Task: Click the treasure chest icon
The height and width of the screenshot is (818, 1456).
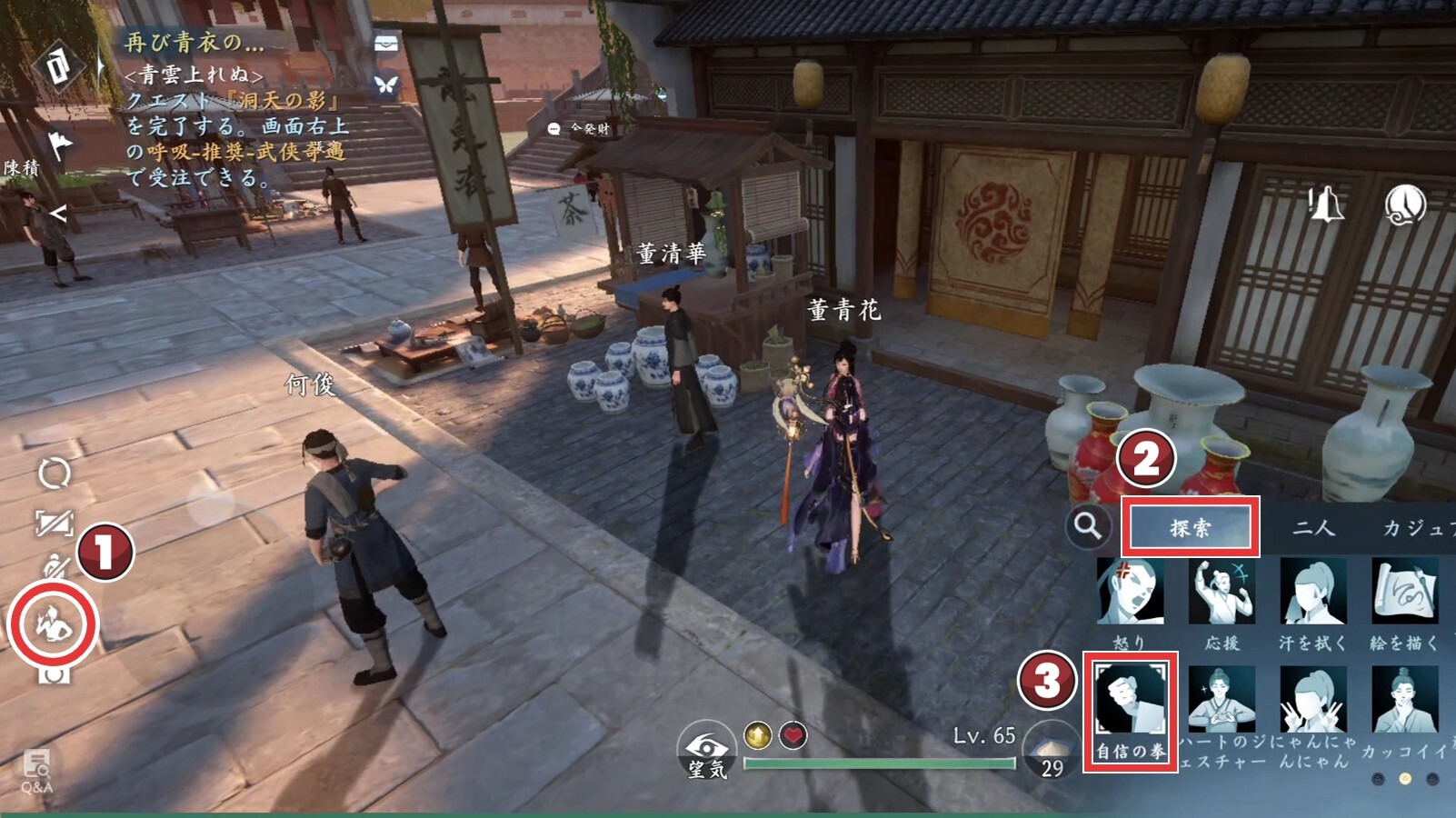Action: (x=386, y=44)
